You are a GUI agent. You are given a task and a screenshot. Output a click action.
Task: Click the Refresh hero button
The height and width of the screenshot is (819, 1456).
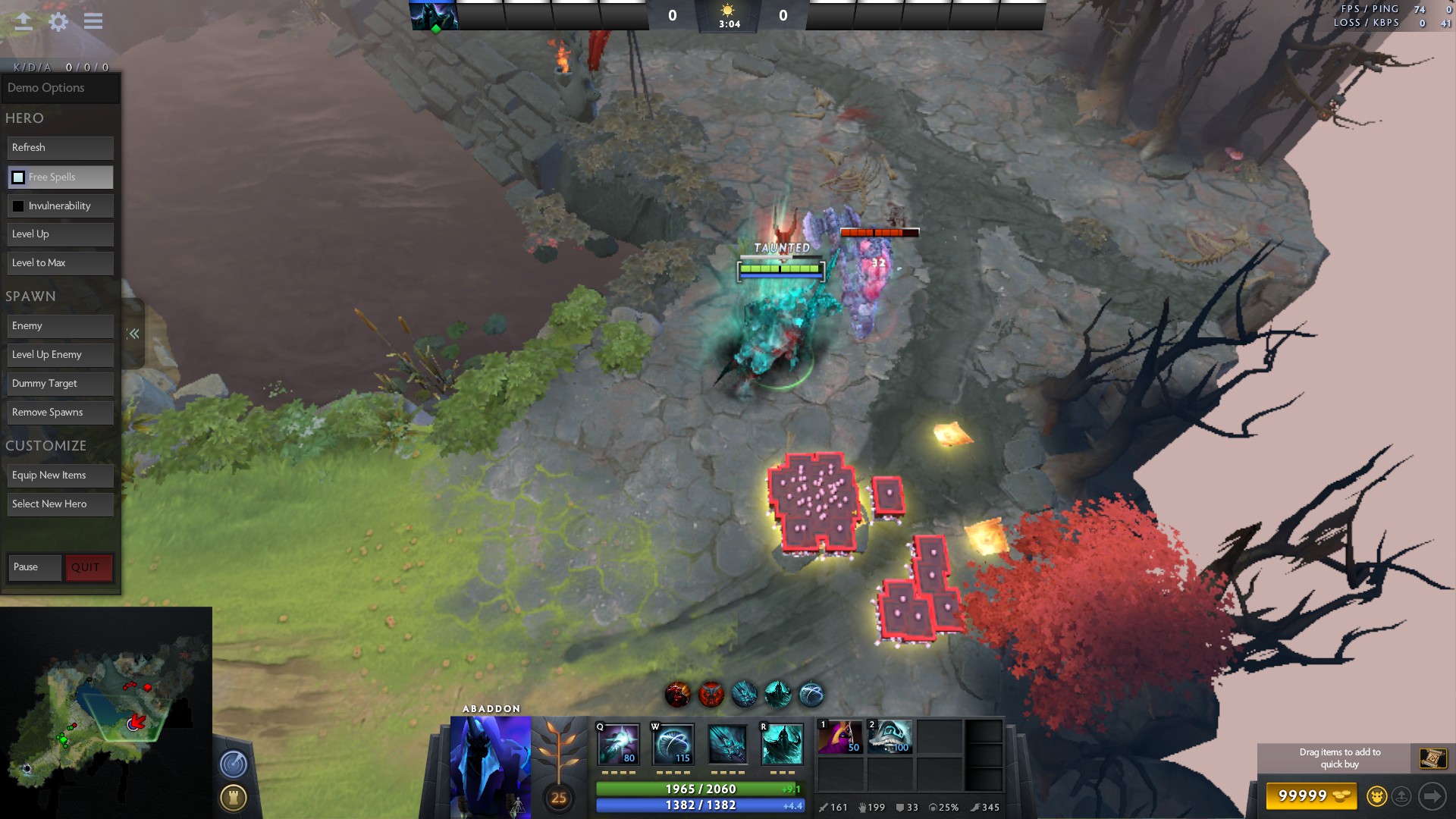click(61, 148)
